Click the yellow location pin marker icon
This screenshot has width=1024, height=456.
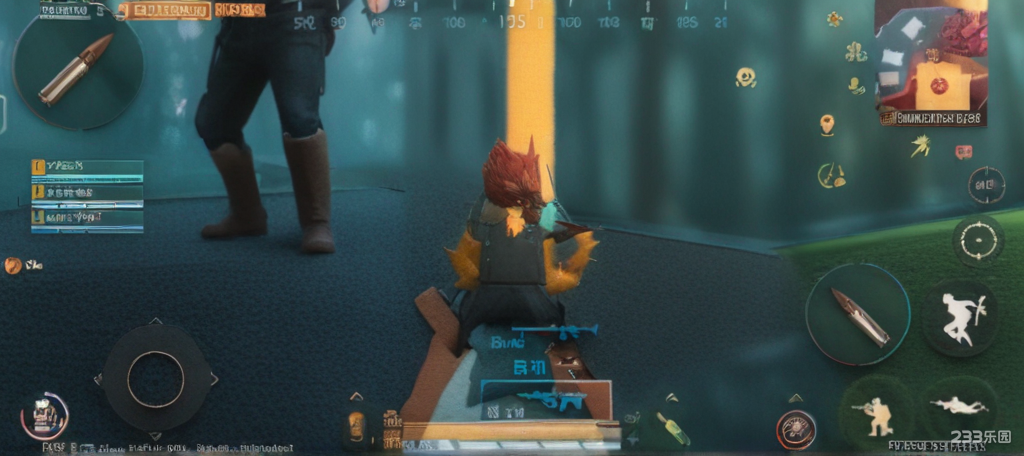pyautogui.click(x=827, y=125)
